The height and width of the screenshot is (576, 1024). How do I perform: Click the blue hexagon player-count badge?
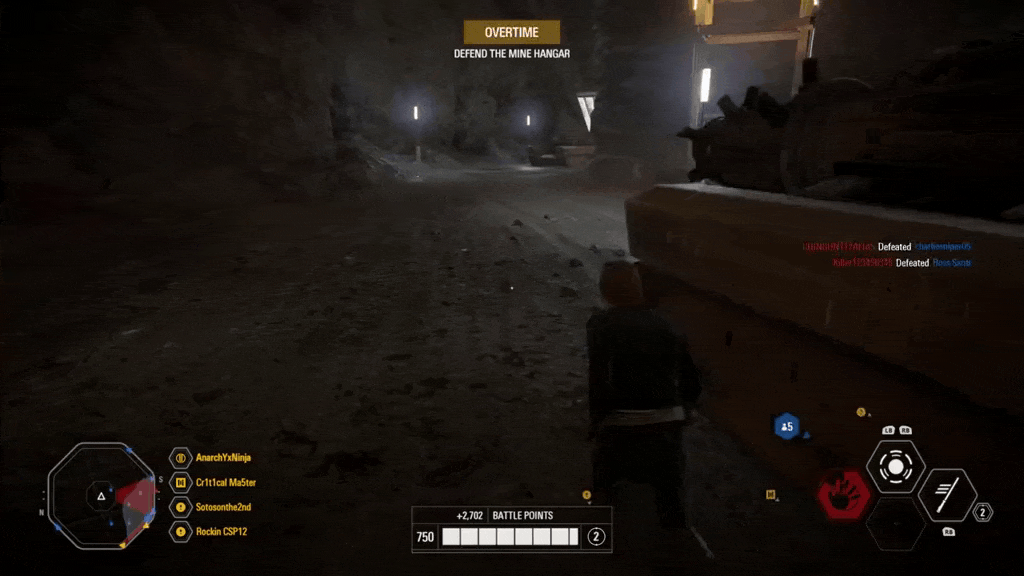click(x=787, y=427)
